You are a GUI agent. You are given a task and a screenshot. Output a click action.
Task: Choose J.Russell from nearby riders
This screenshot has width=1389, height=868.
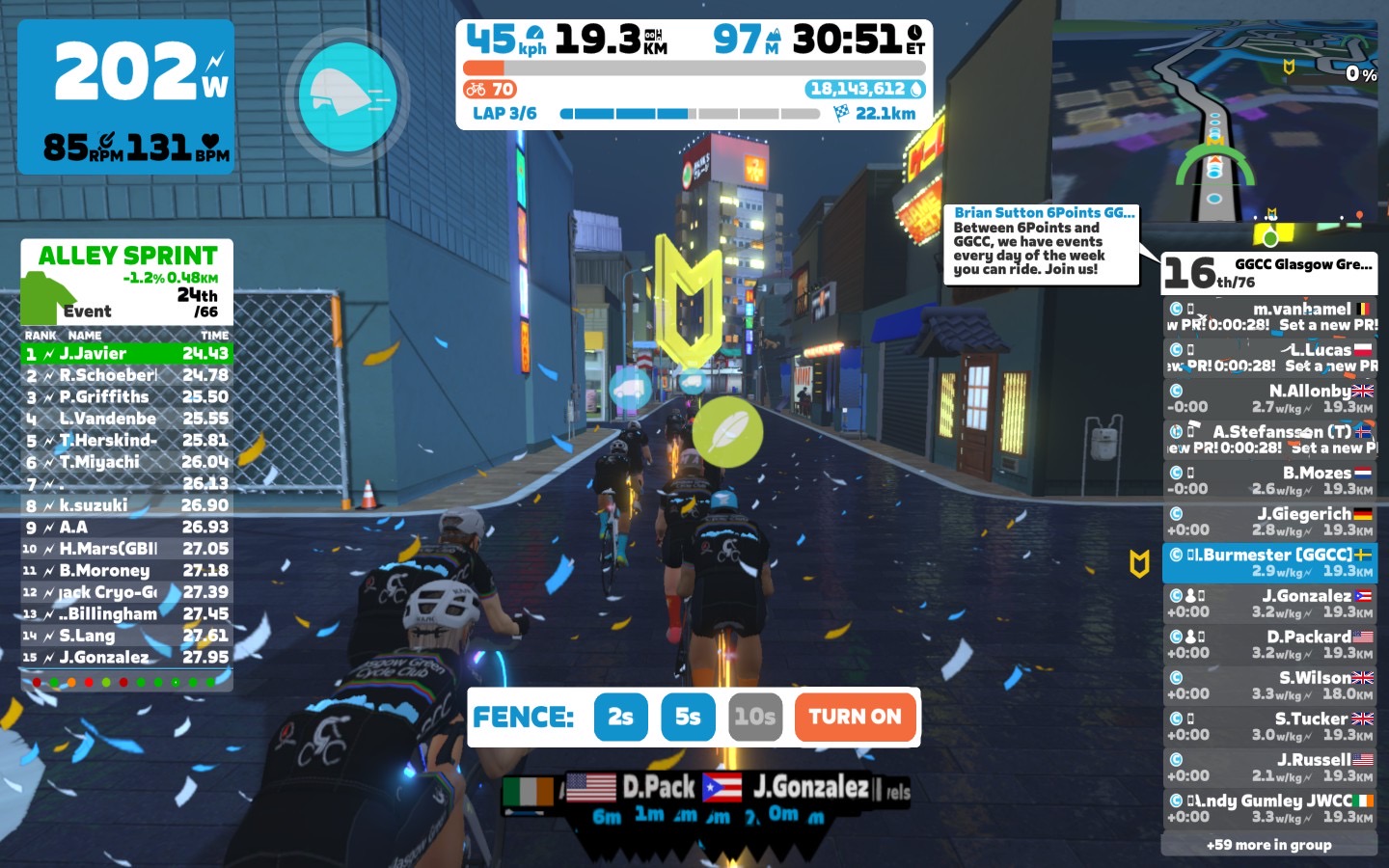point(1269,768)
